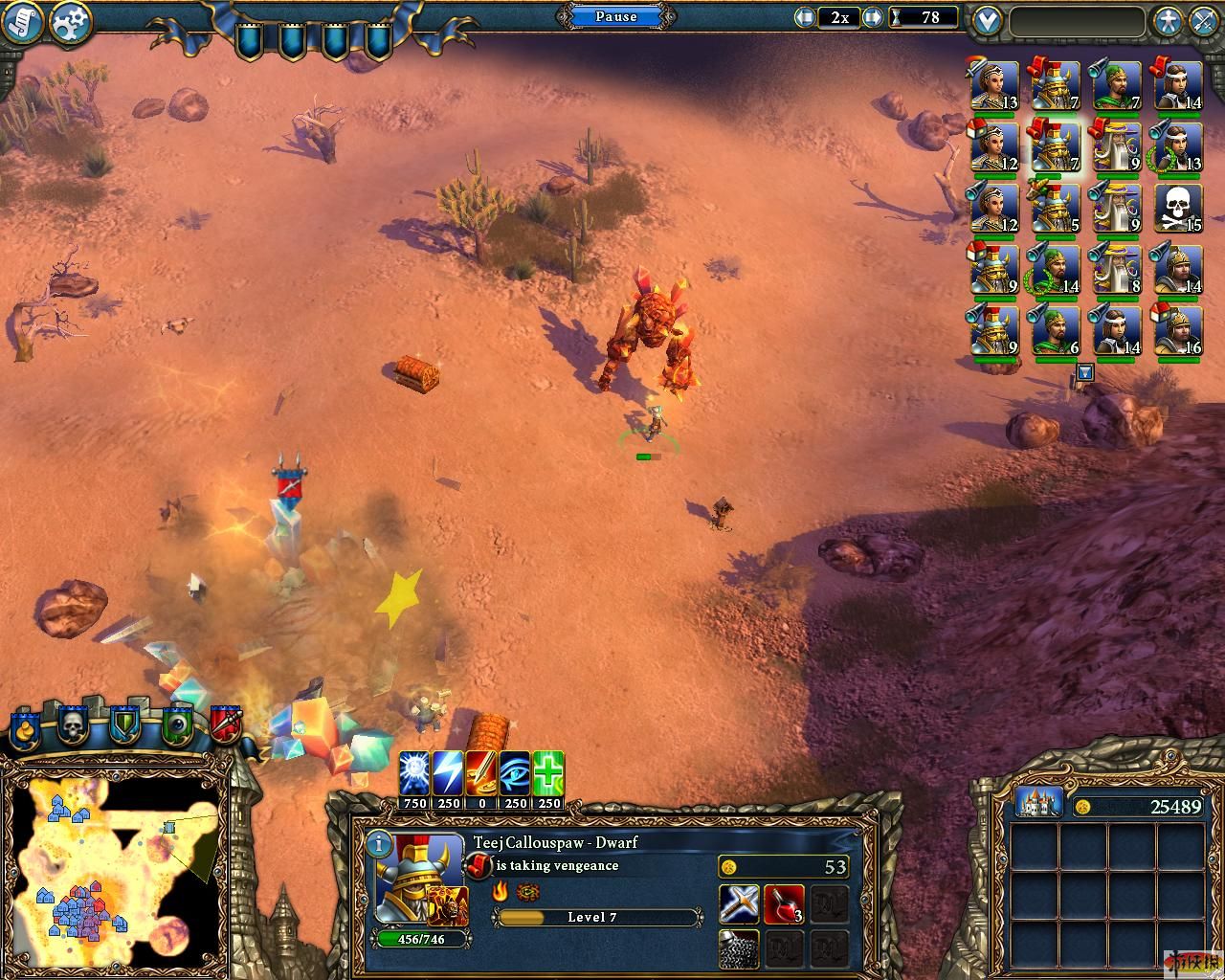Jump to the castle via the castle icon
The height and width of the screenshot is (980, 1225).
click(1038, 802)
